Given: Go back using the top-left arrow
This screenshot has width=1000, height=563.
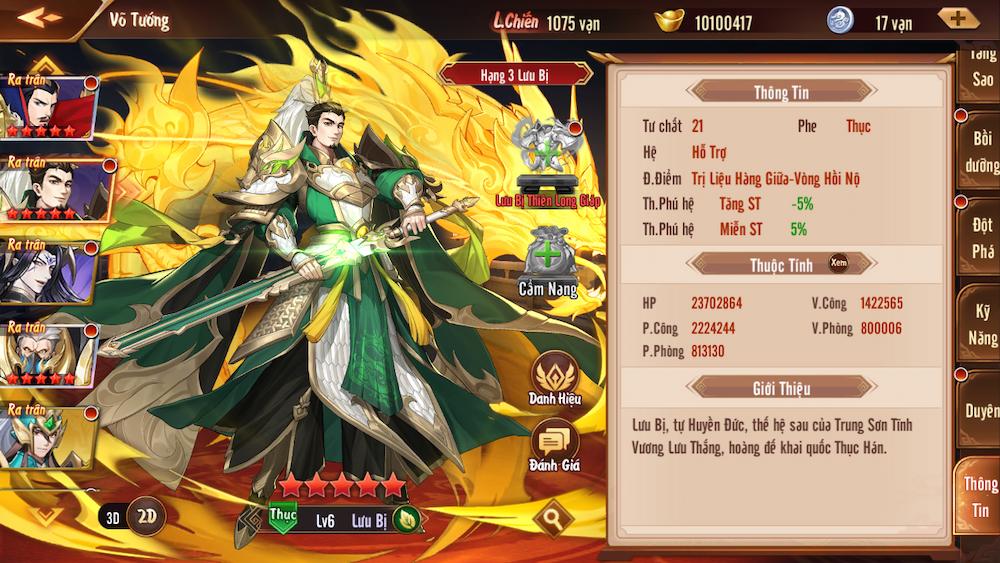Looking at the screenshot, I should click(38, 18).
